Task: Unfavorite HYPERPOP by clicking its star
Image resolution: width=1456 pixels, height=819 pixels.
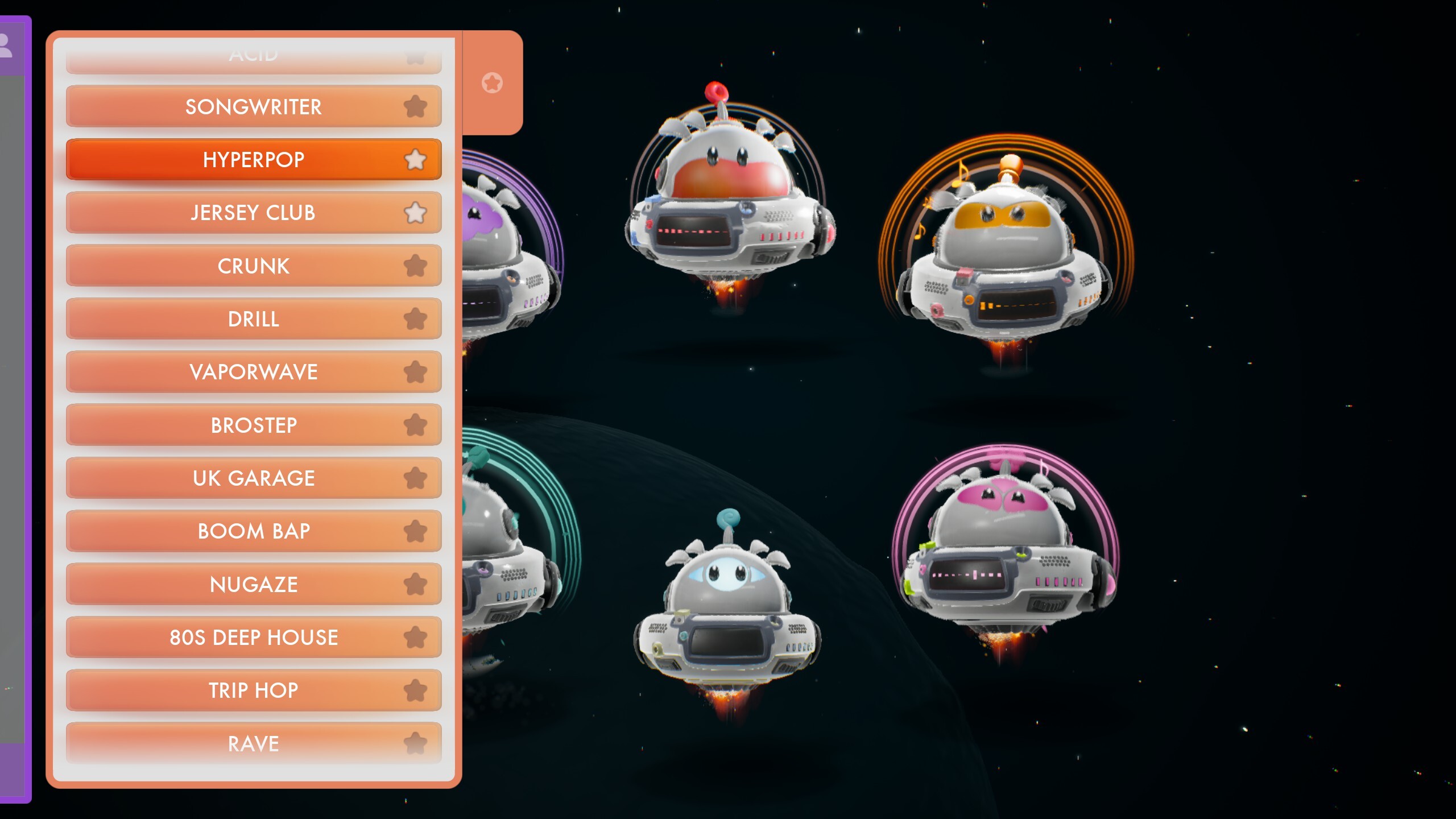Action: point(416,160)
